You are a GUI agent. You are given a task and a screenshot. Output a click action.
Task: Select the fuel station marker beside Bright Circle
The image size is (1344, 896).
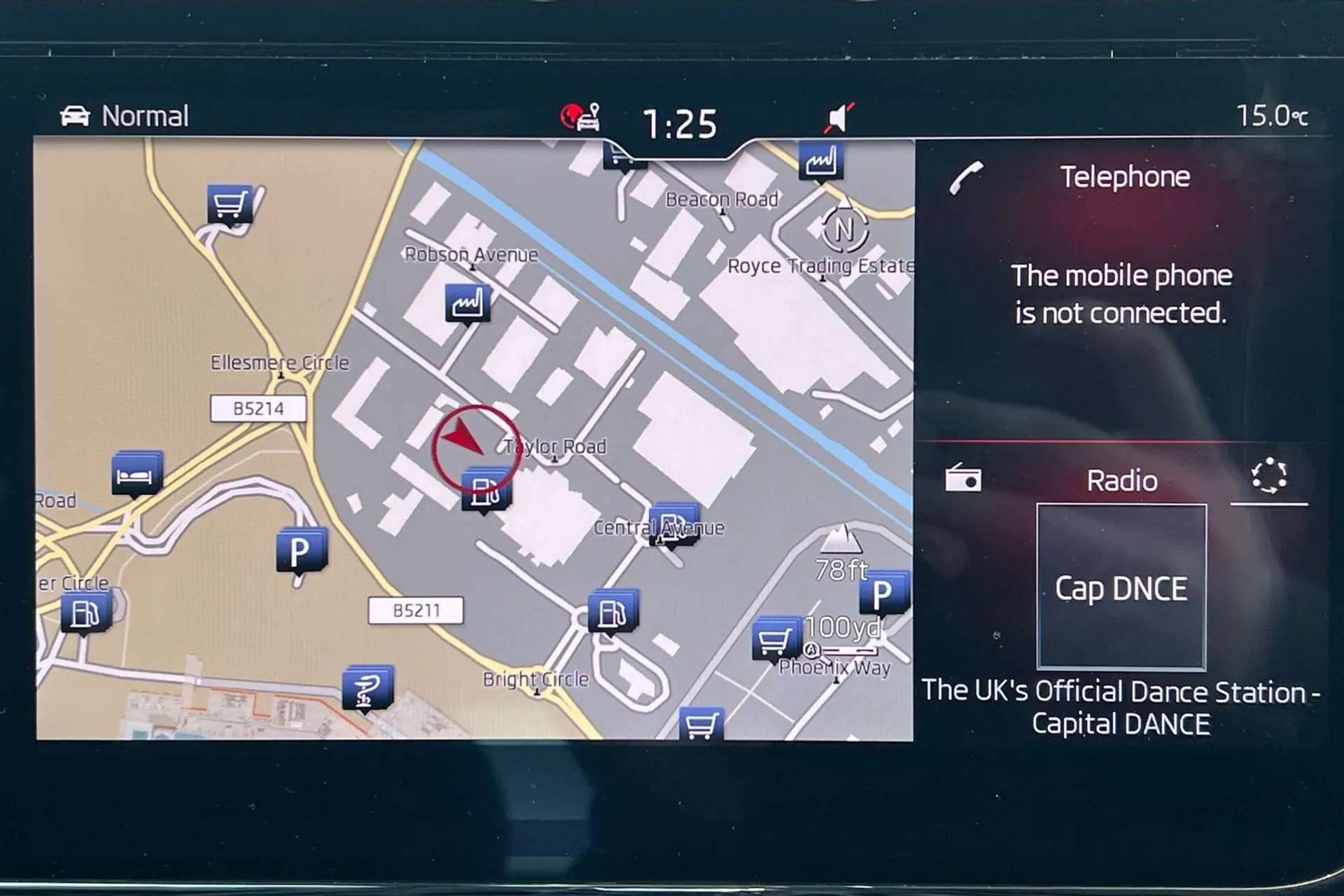[612, 612]
